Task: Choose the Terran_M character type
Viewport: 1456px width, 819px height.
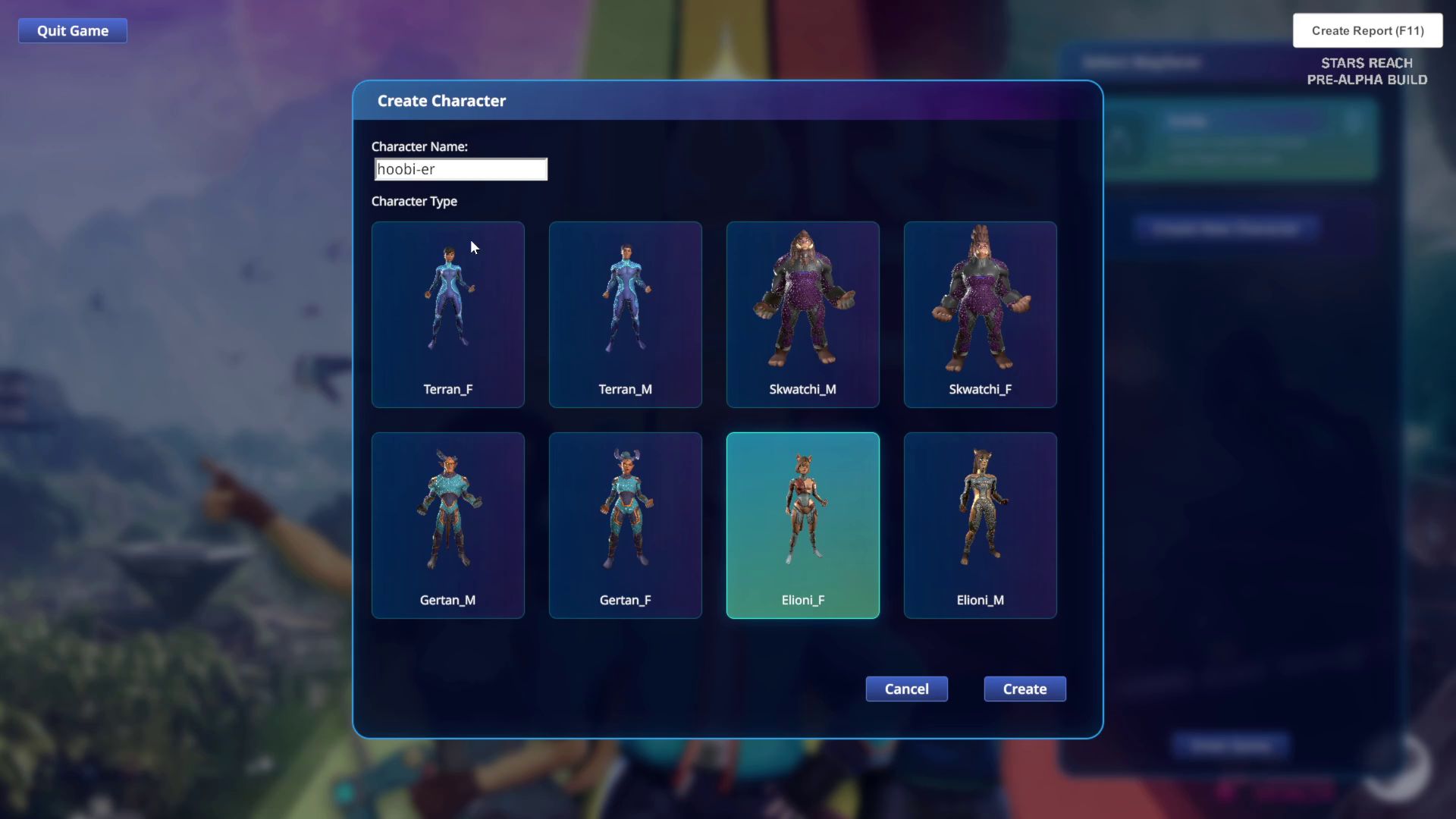Action: (x=625, y=315)
